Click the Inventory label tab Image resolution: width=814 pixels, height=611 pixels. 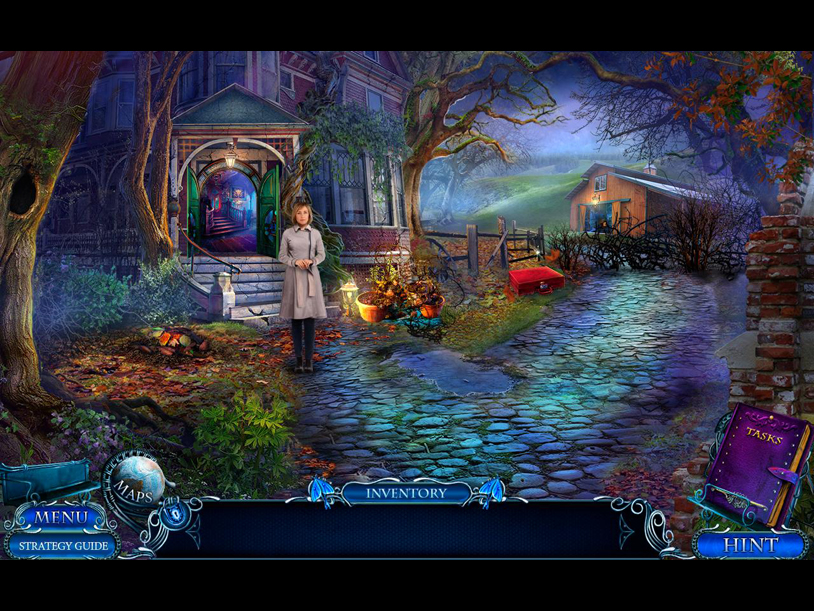406,492
